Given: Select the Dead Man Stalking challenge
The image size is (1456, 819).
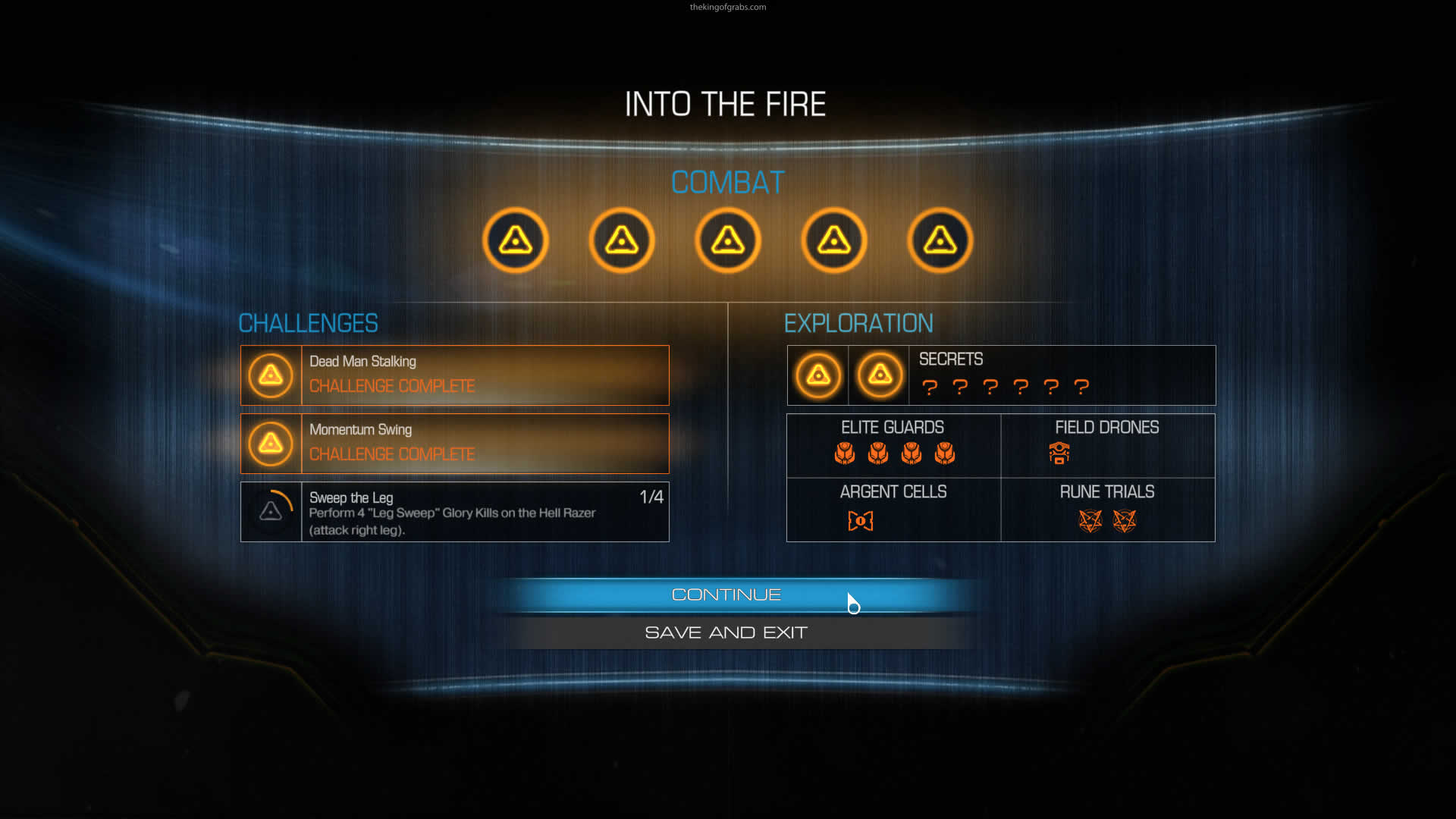Looking at the screenshot, I should [455, 375].
